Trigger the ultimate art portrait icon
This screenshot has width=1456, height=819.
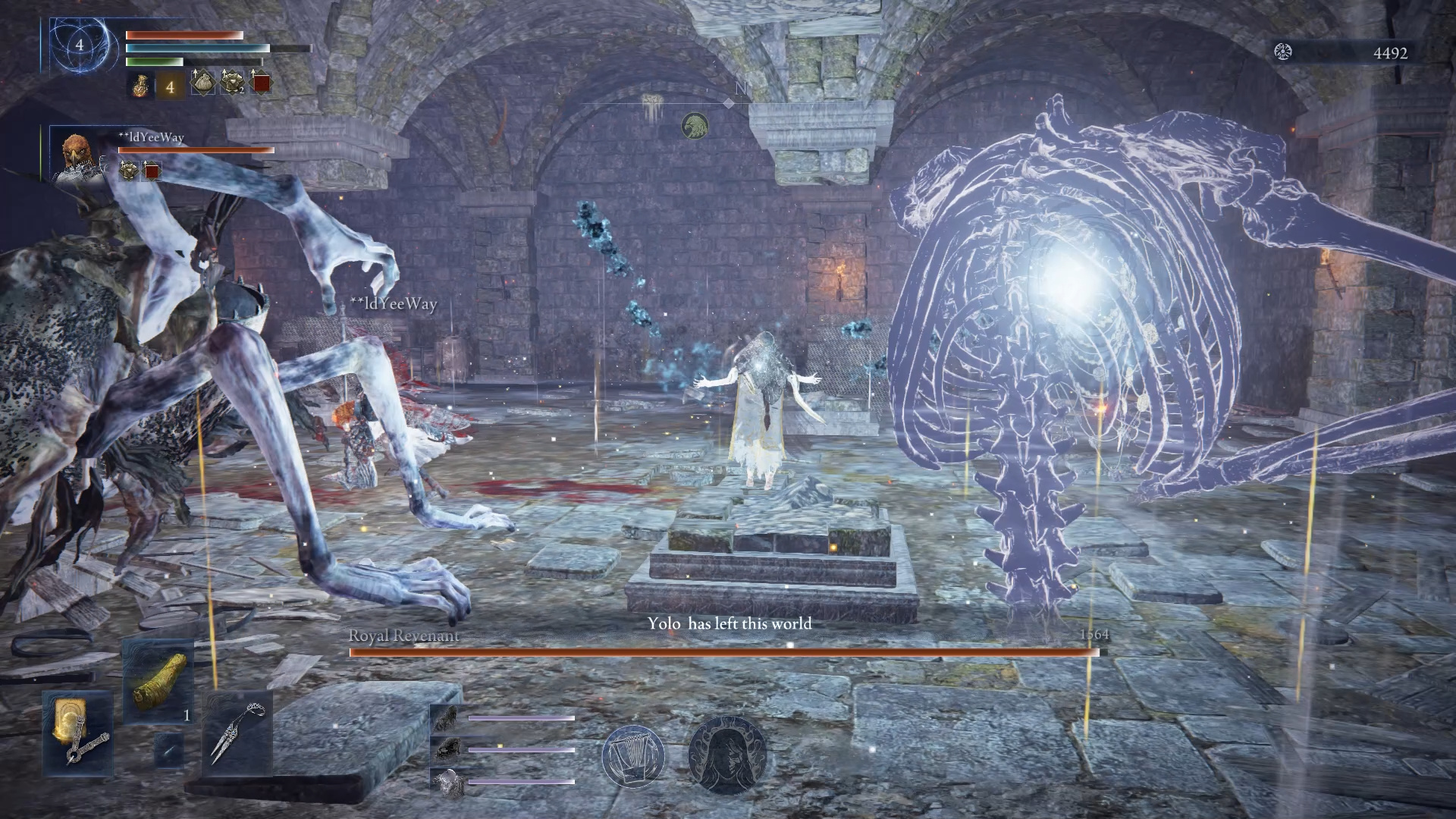(727, 755)
